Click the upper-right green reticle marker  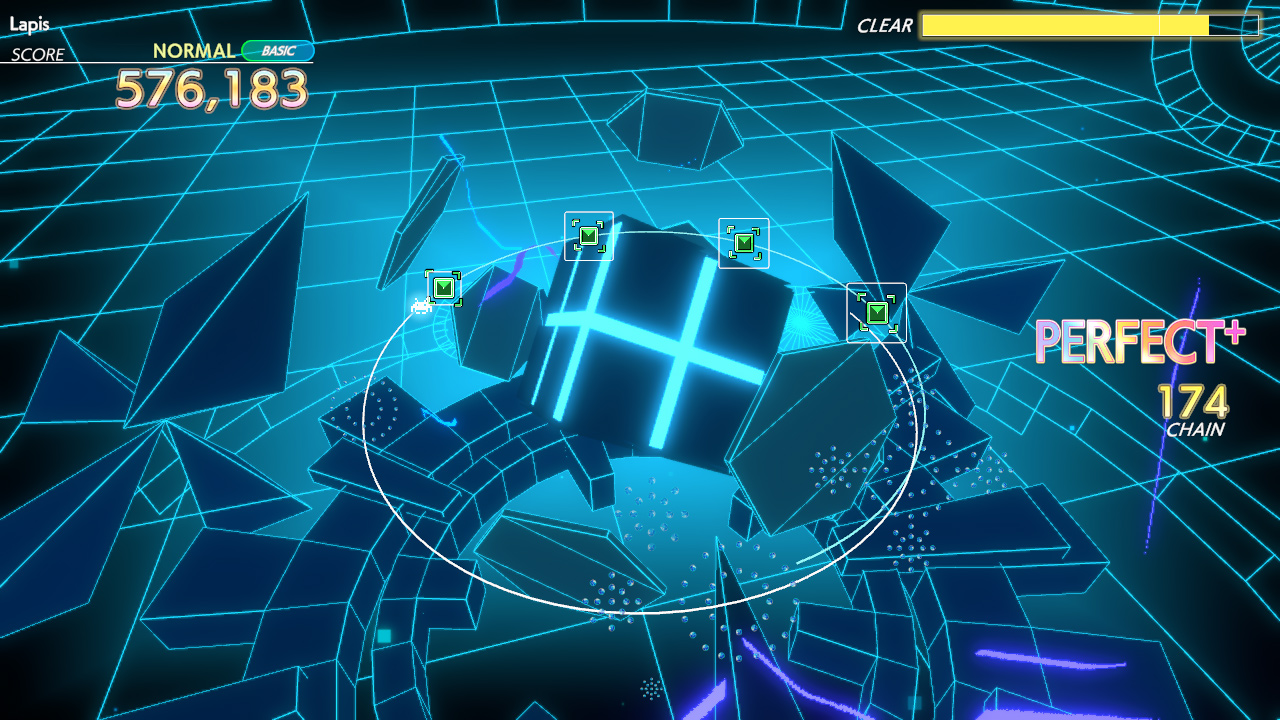click(x=744, y=240)
